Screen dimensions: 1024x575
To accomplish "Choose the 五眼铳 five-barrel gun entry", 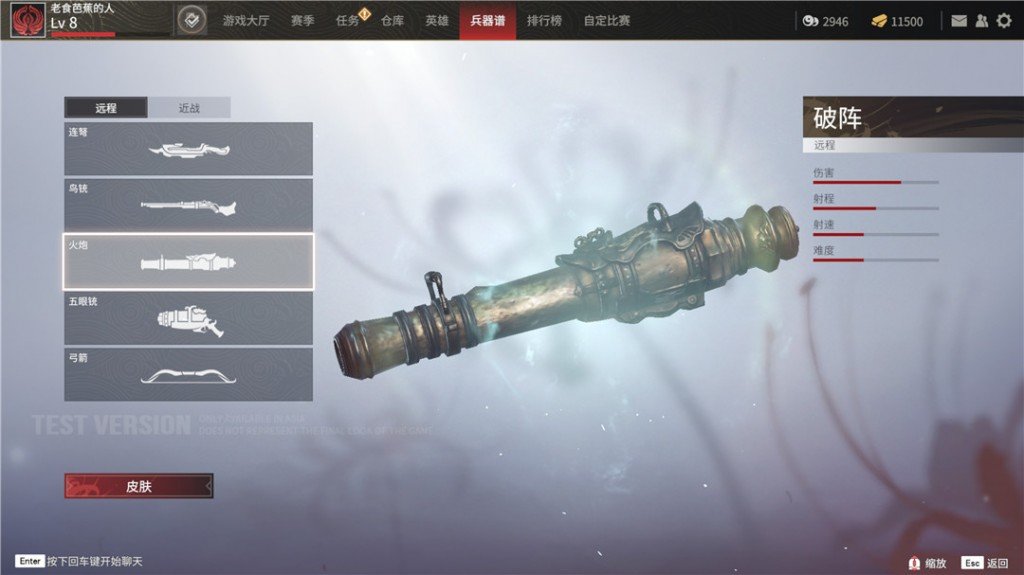I will pyautogui.click(x=188, y=318).
